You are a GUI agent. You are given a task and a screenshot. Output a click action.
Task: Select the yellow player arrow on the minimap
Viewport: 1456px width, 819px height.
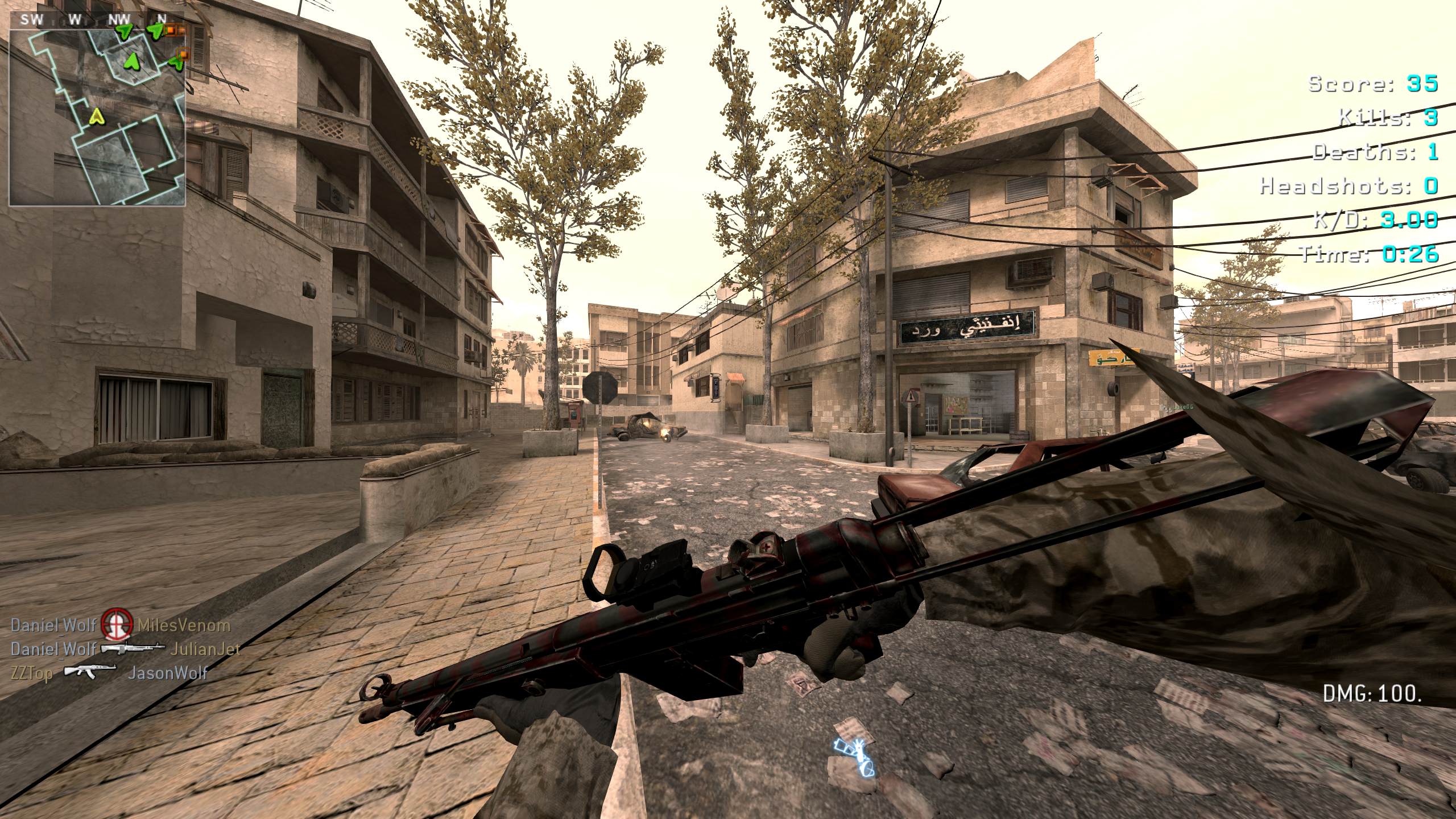97,117
